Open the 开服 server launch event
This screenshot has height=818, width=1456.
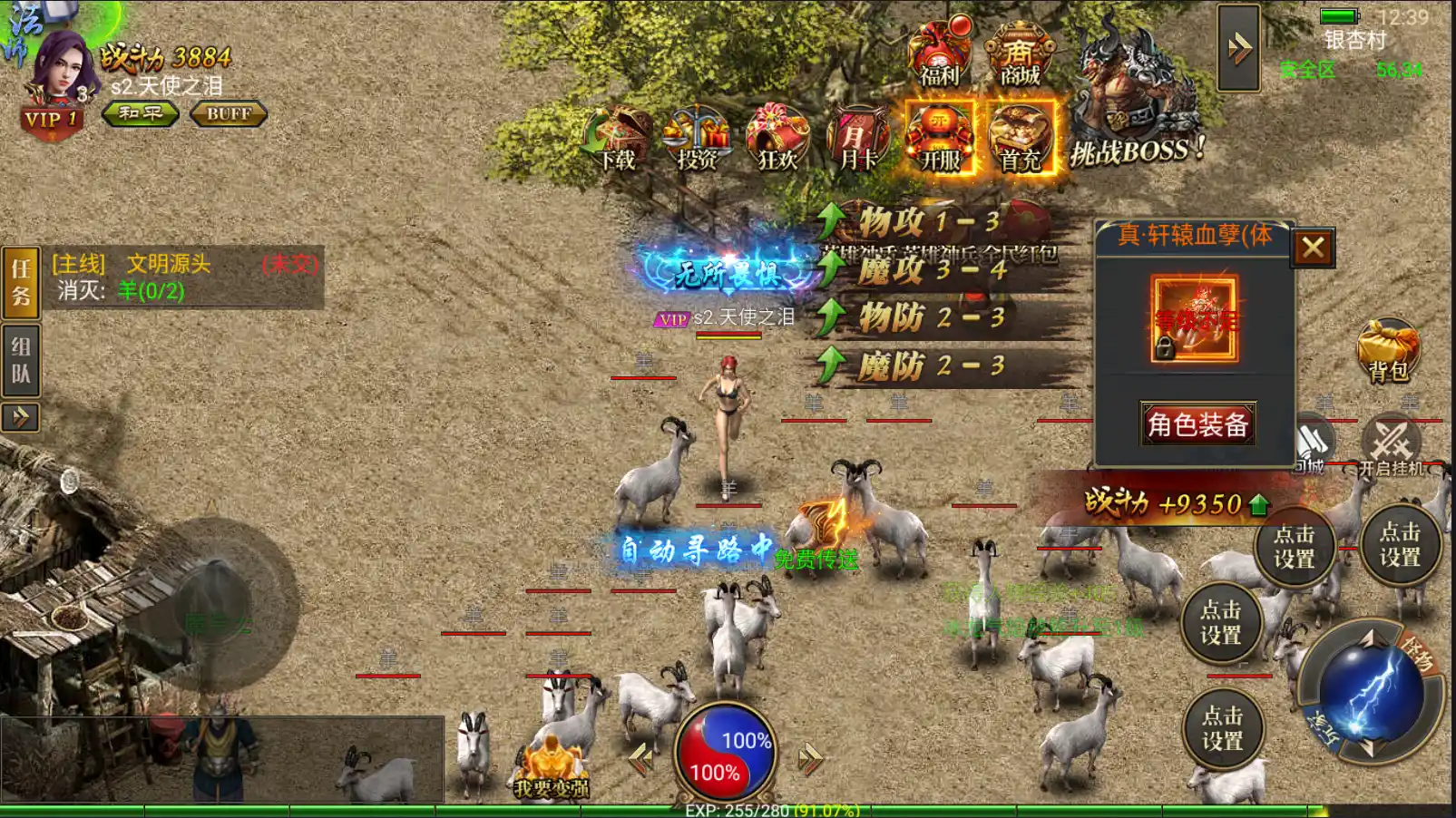[940, 138]
